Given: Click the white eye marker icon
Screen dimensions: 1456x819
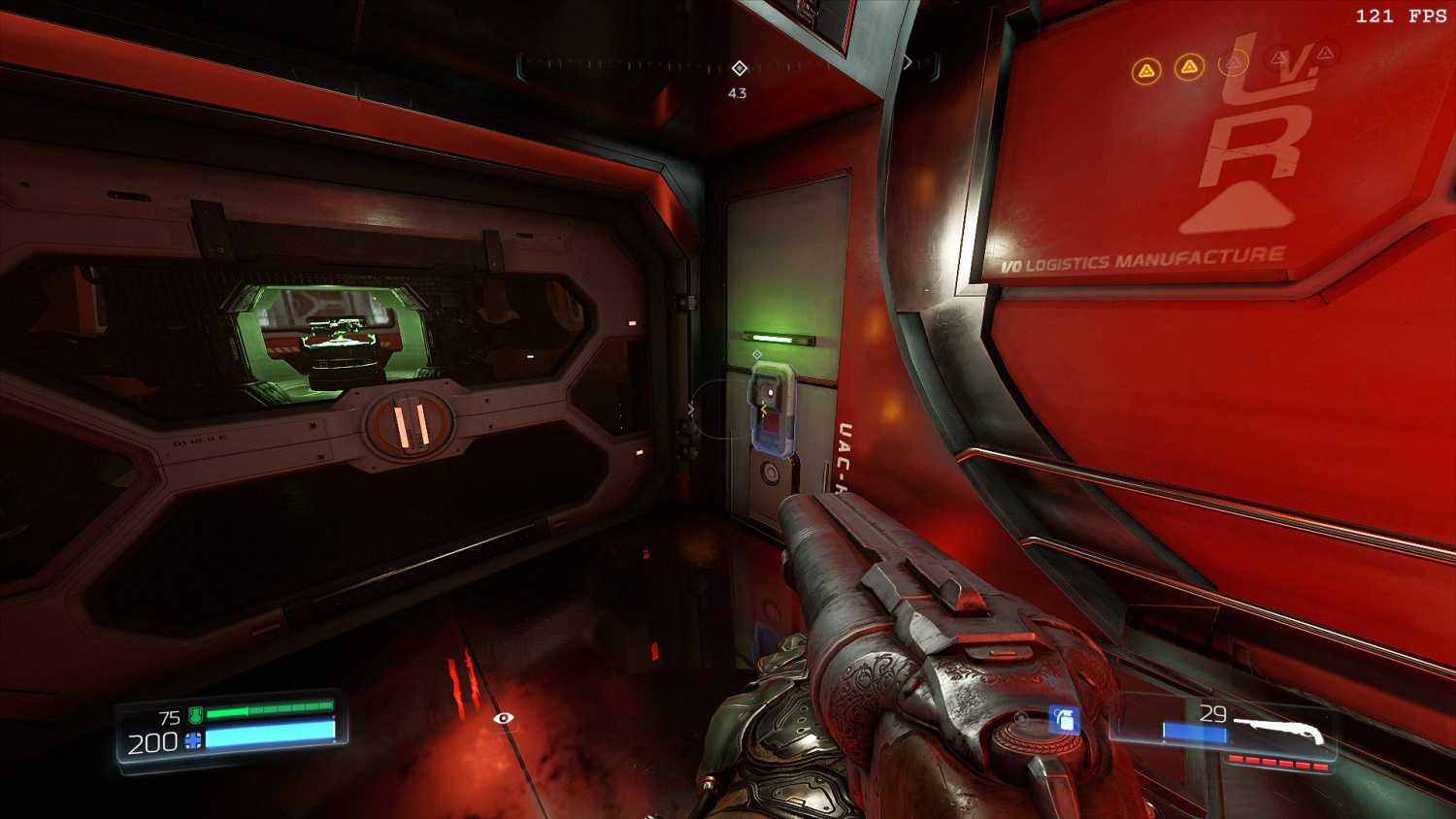Looking at the screenshot, I should (x=503, y=718).
